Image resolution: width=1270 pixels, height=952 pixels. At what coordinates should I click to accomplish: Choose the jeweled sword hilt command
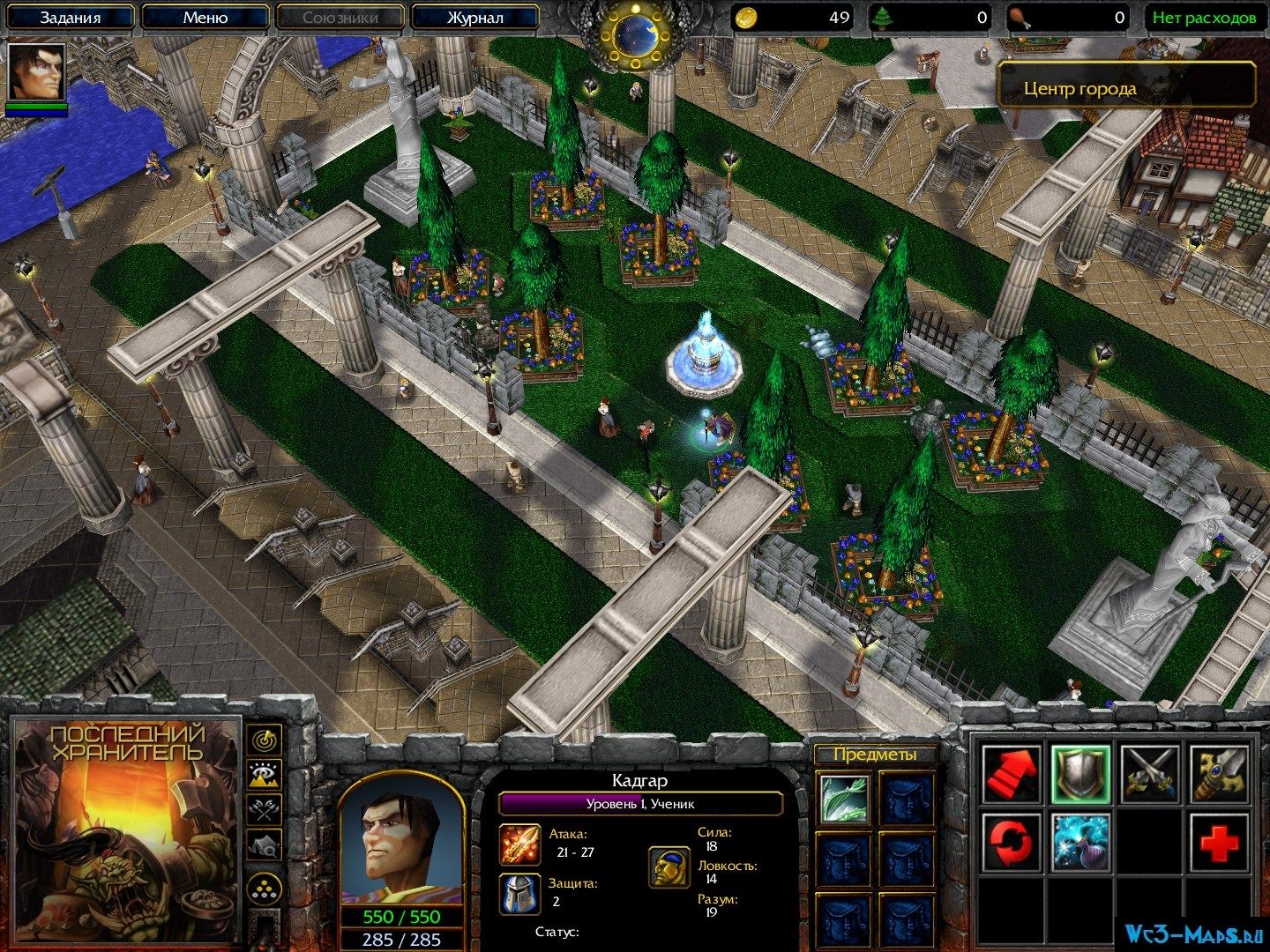[x=1220, y=774]
